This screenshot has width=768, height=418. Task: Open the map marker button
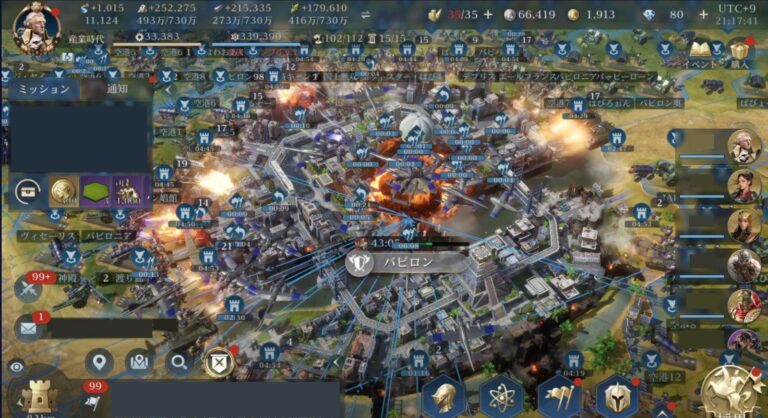point(139,362)
